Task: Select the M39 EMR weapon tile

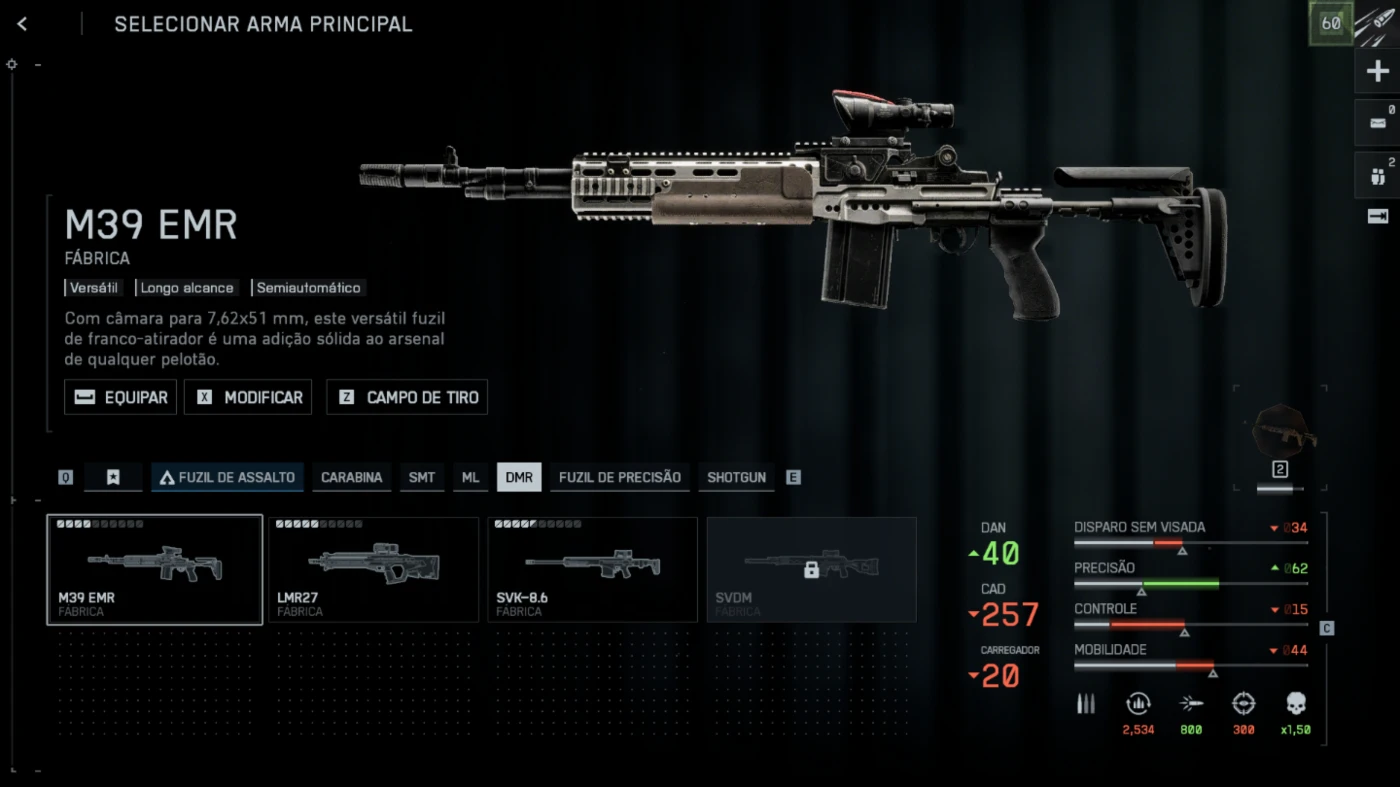Action: click(155, 569)
